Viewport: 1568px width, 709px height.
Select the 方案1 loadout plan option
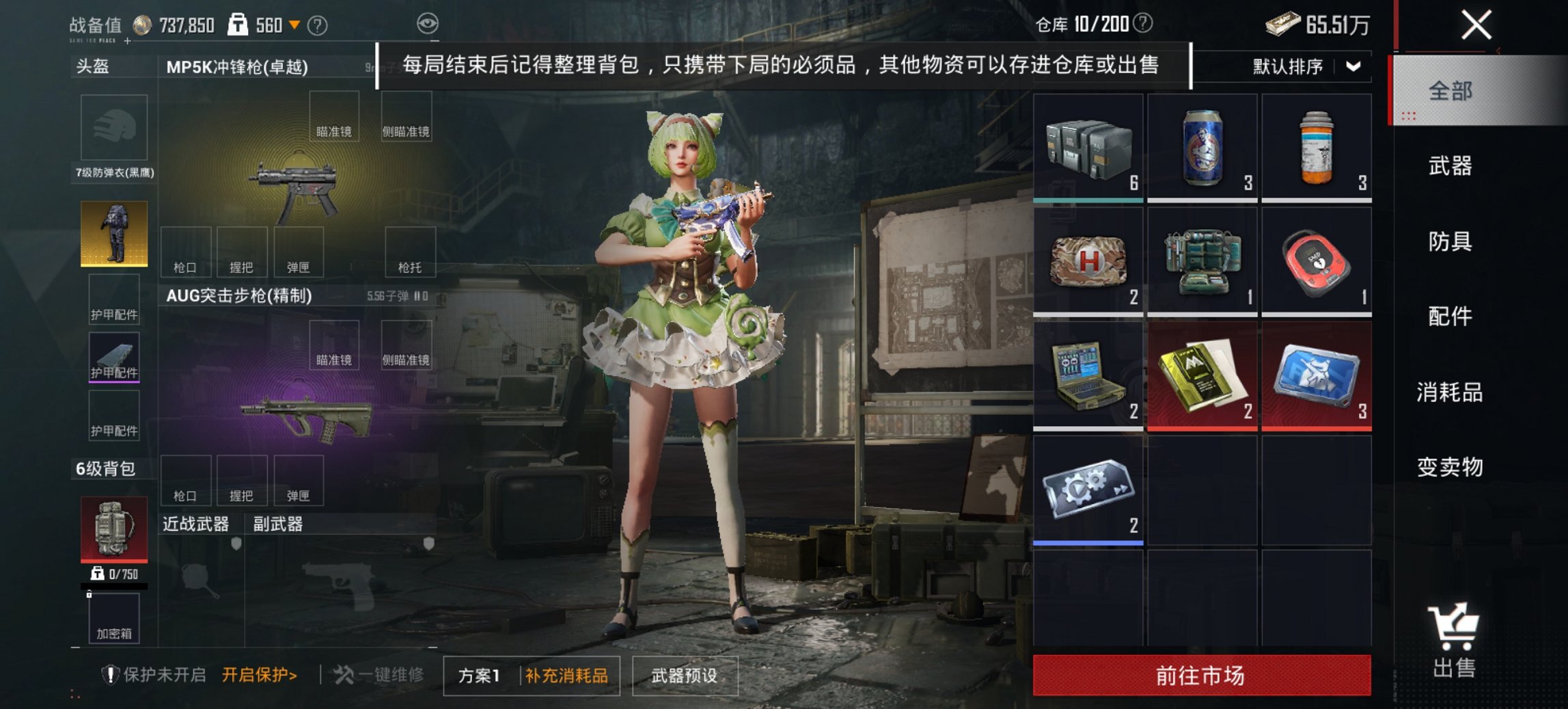pyautogui.click(x=478, y=674)
